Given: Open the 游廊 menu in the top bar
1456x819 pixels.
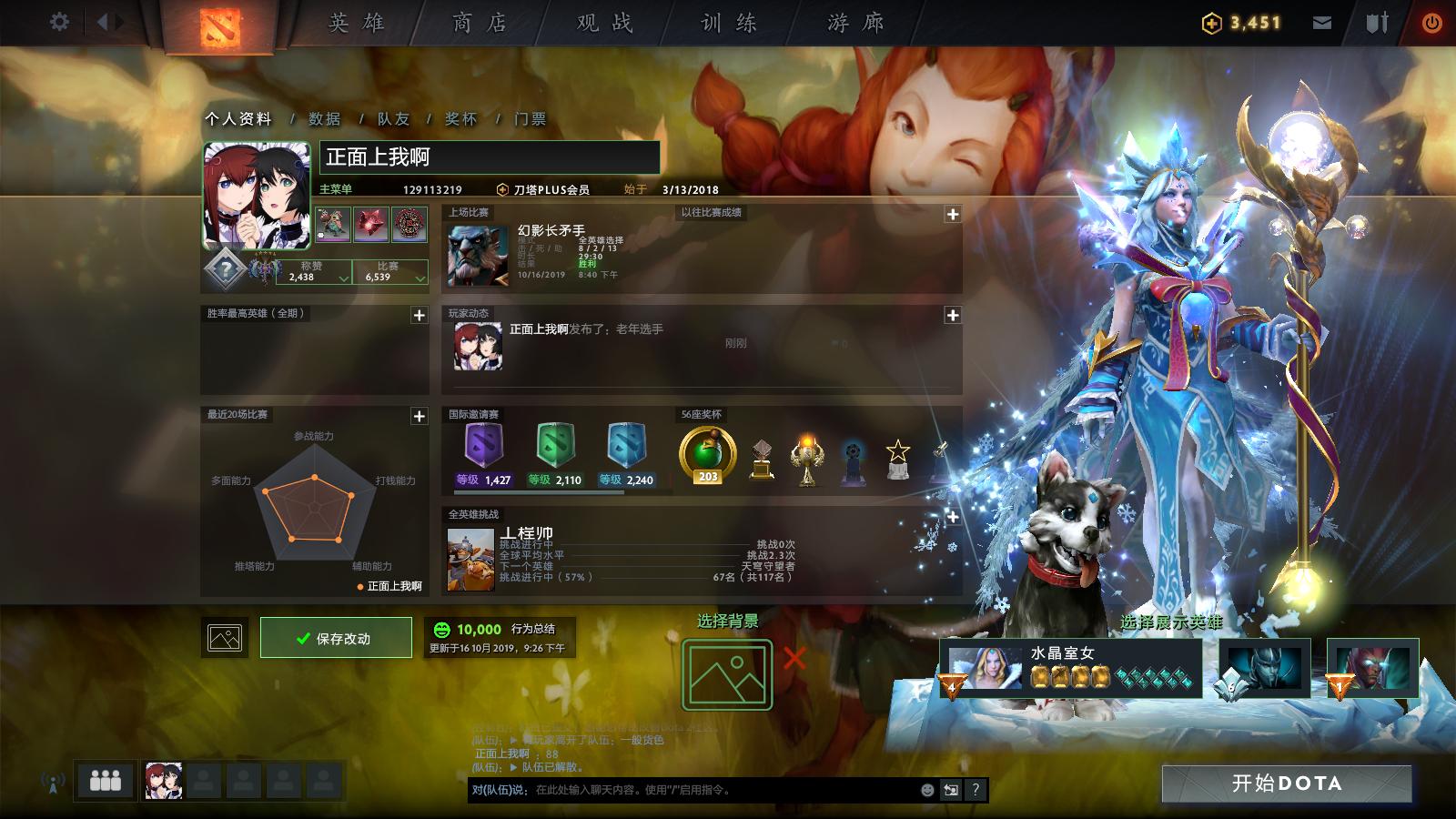Looking at the screenshot, I should (x=854, y=23).
